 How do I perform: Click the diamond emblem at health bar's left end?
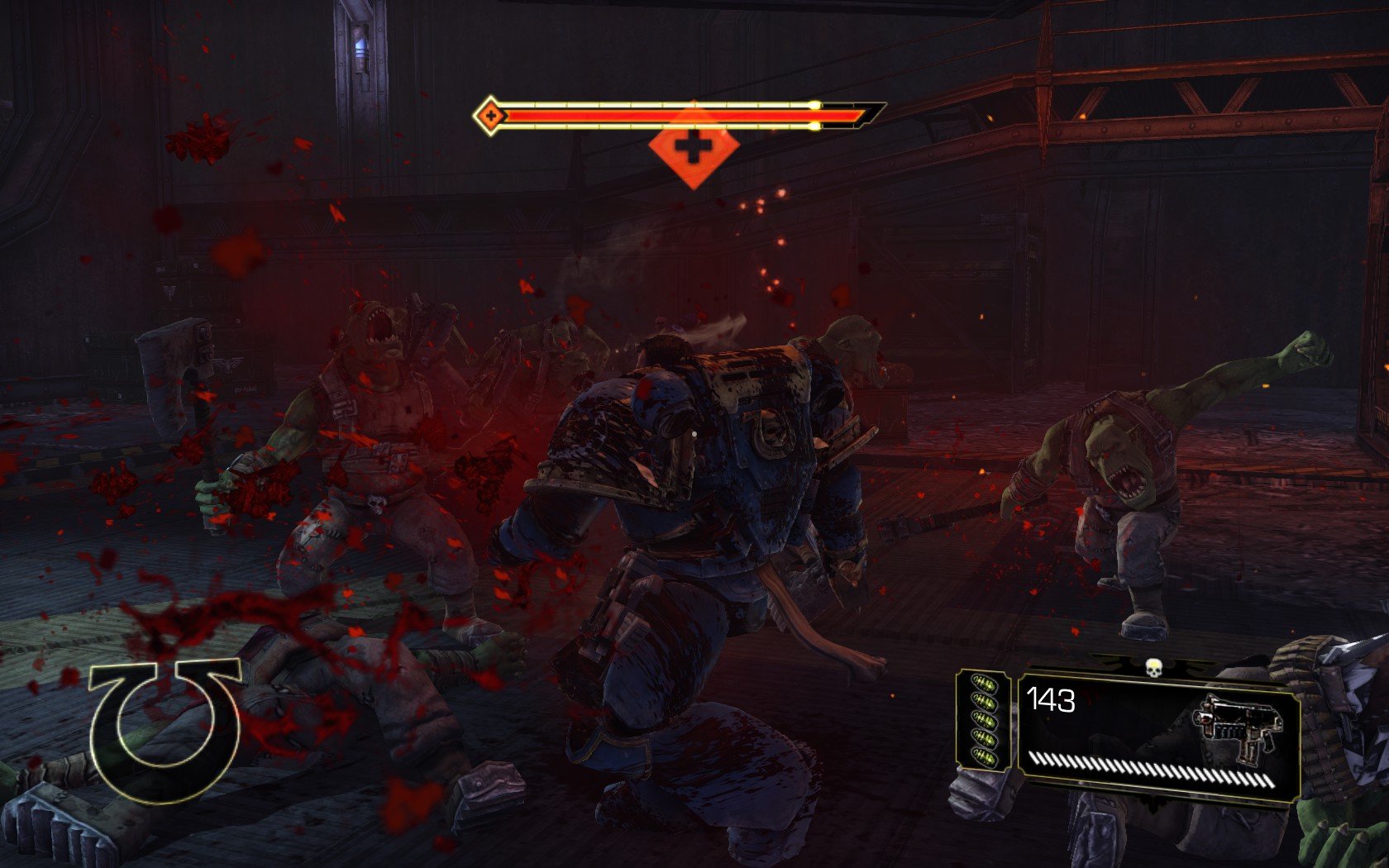click(489, 115)
